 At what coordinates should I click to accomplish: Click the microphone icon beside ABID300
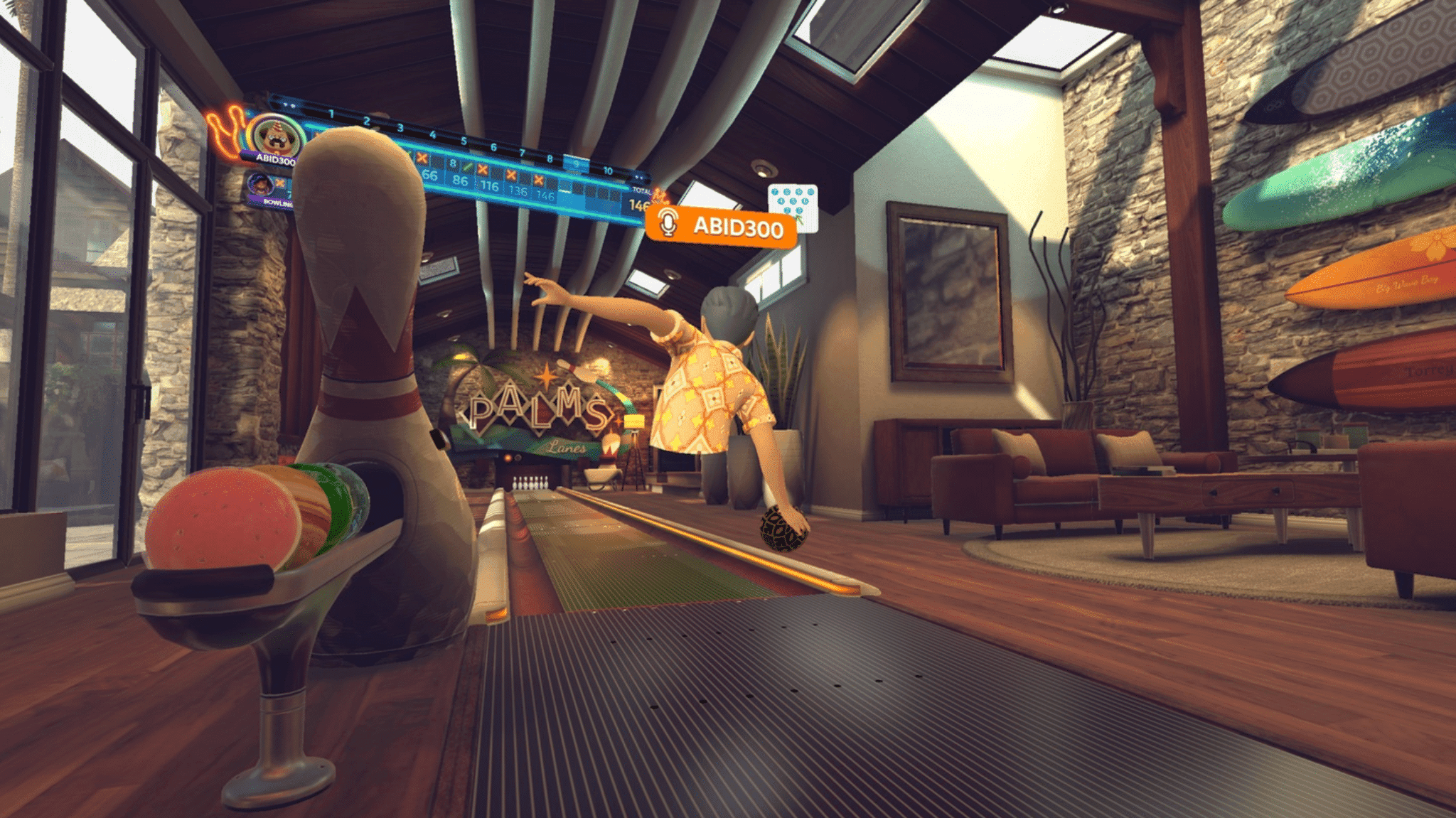(667, 222)
